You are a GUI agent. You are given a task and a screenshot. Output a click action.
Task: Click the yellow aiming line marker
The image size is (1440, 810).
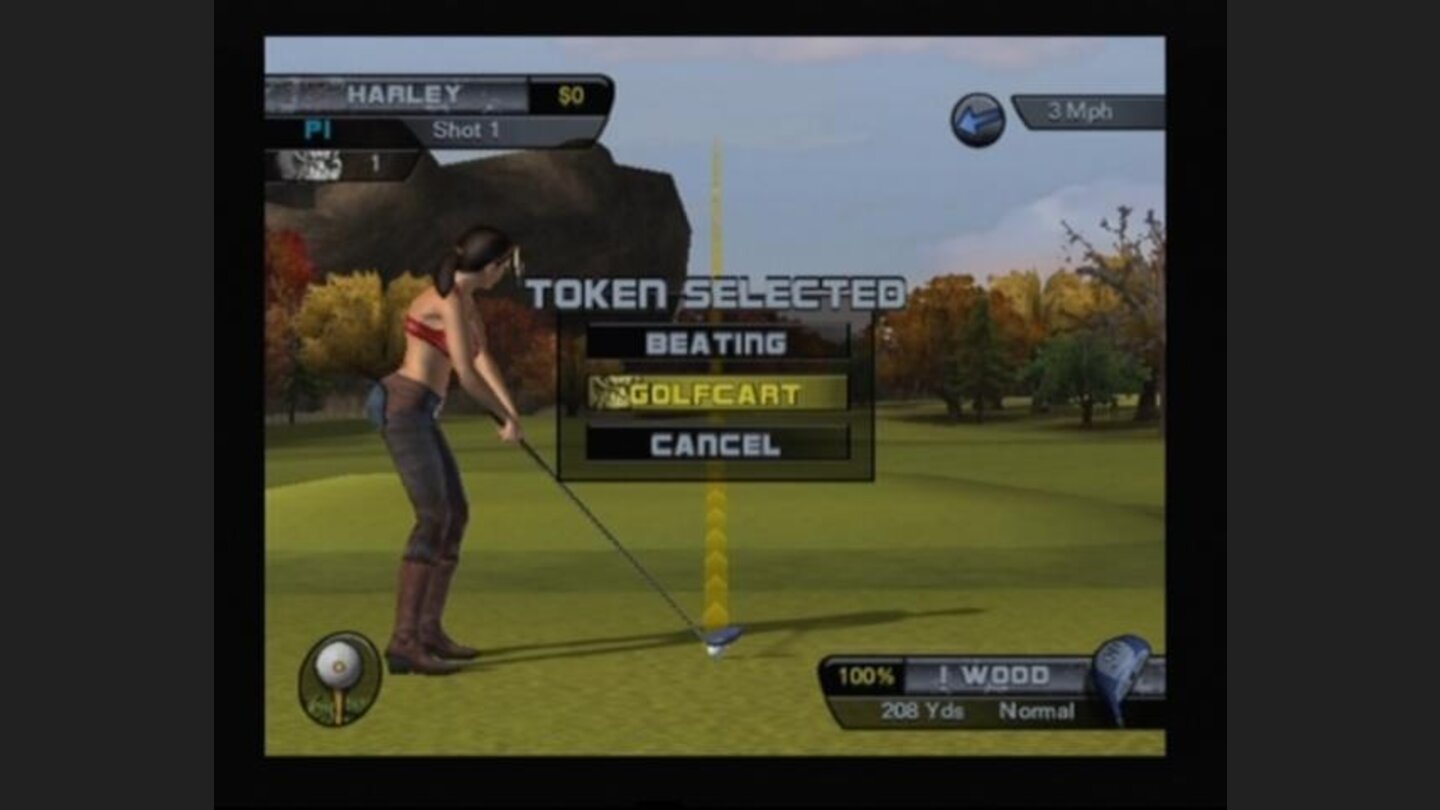click(x=718, y=550)
